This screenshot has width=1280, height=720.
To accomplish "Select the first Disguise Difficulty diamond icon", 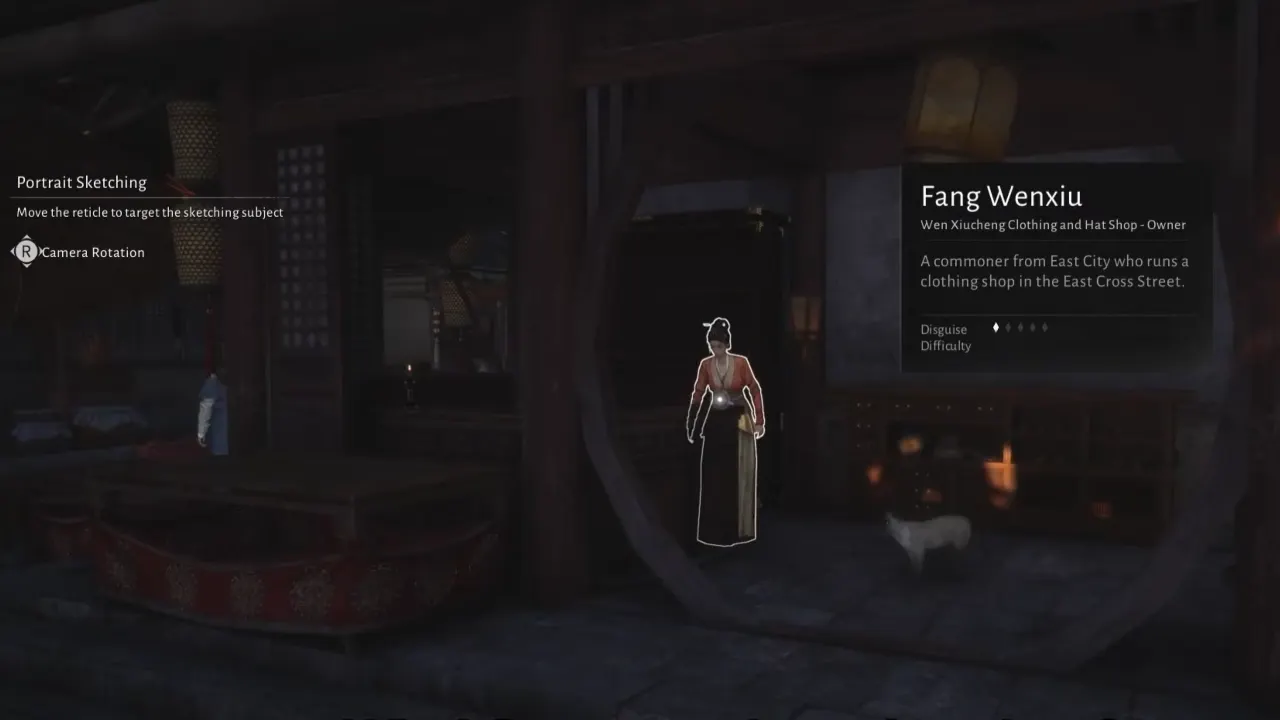I will pos(996,327).
